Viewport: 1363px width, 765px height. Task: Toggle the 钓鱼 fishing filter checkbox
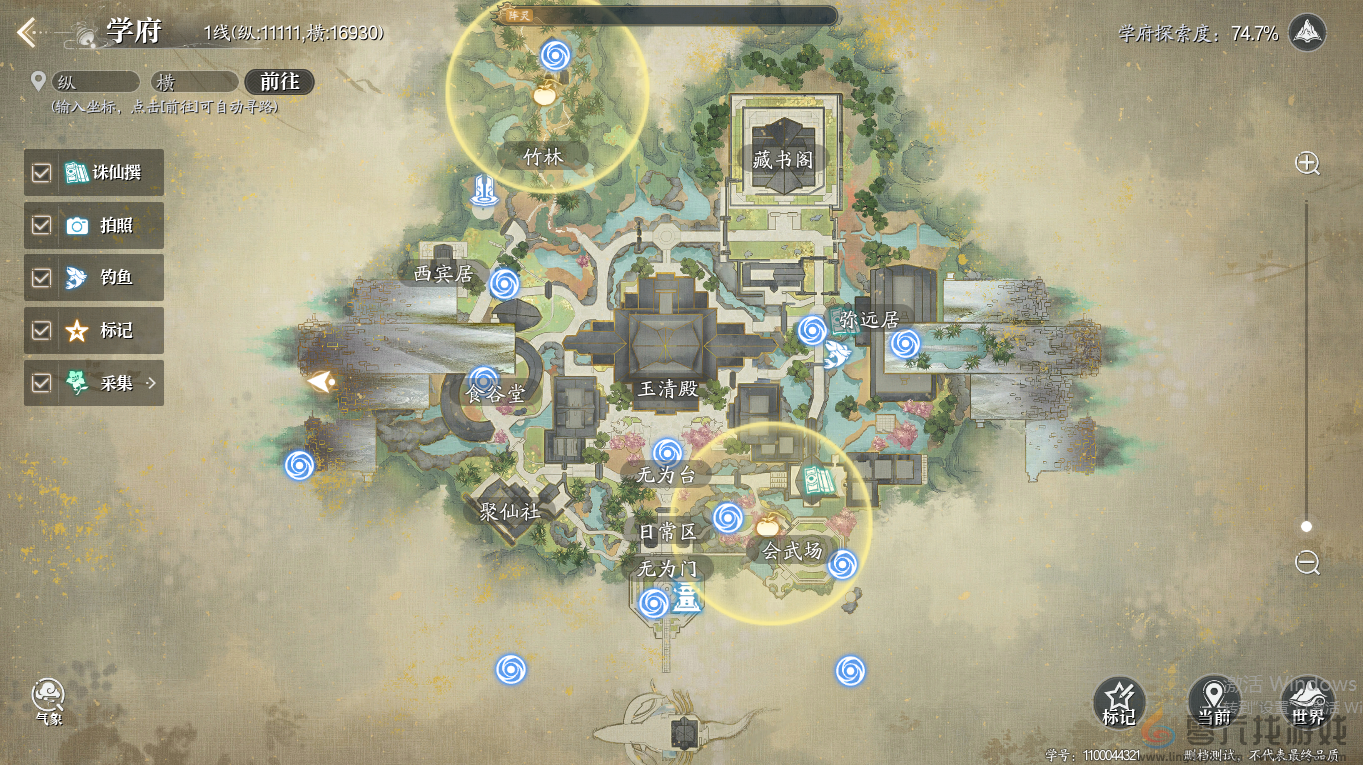point(41,278)
